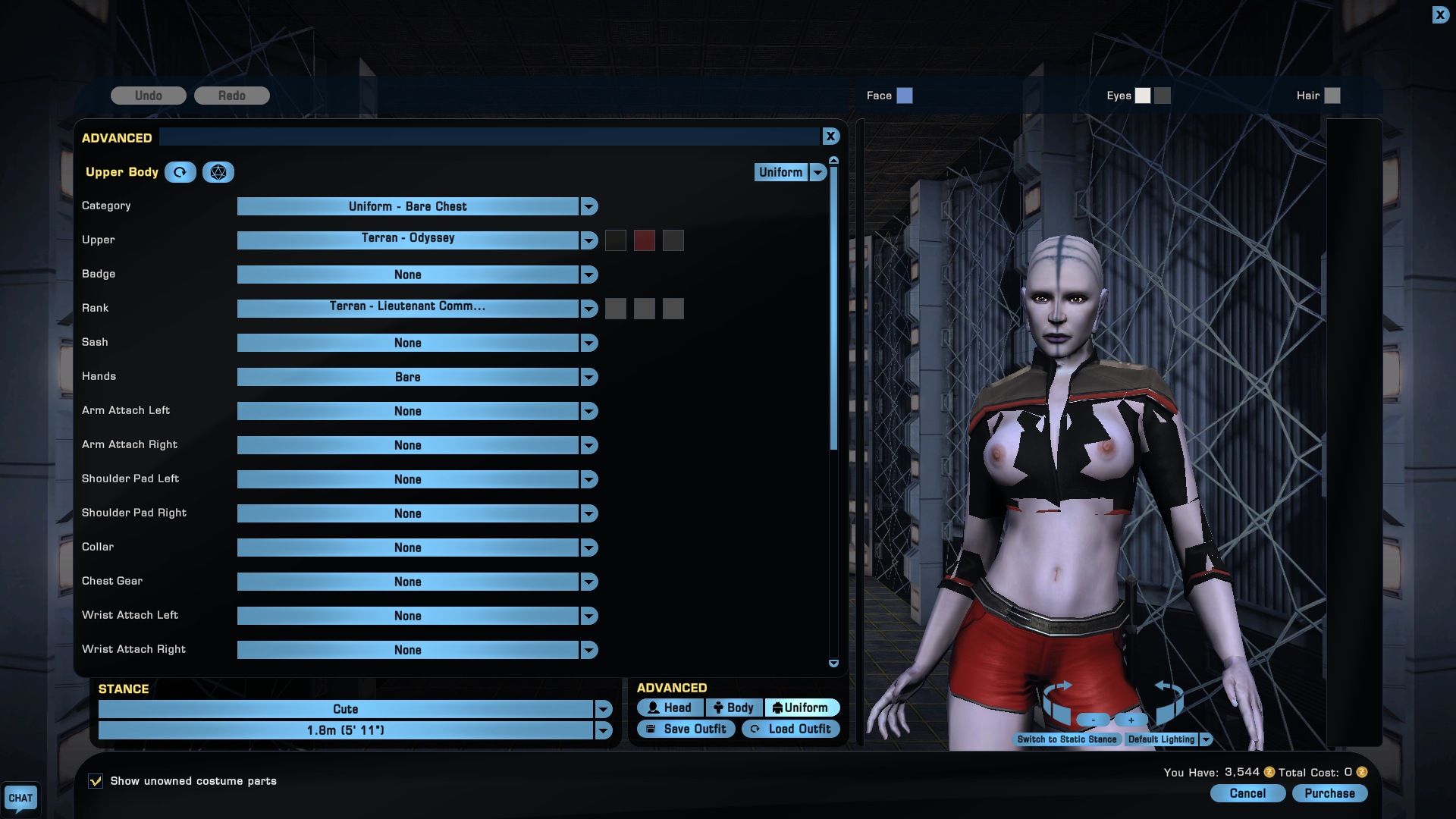
Task: Toggle Show unowned costume parts checkbox
Action: [x=96, y=781]
